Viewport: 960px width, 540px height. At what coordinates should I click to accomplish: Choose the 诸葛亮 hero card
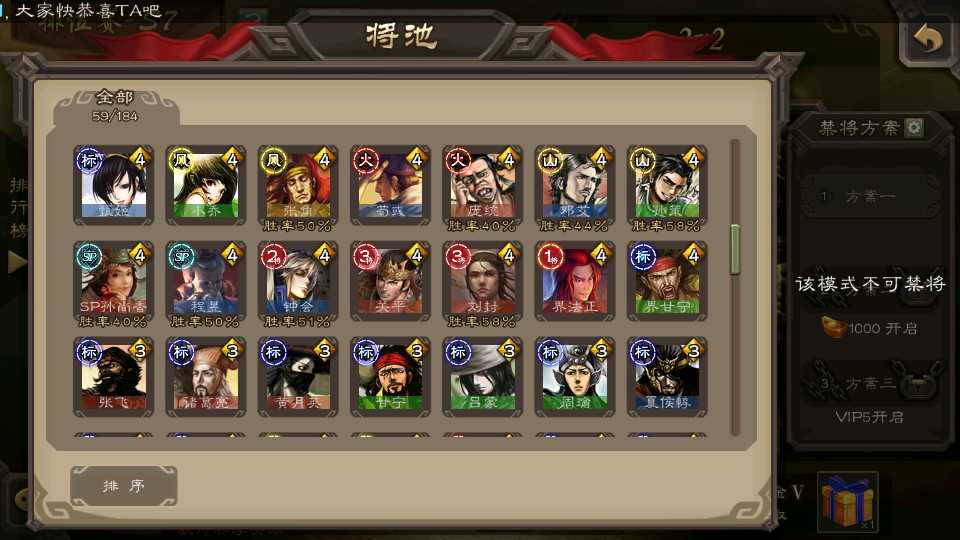[x=205, y=377]
